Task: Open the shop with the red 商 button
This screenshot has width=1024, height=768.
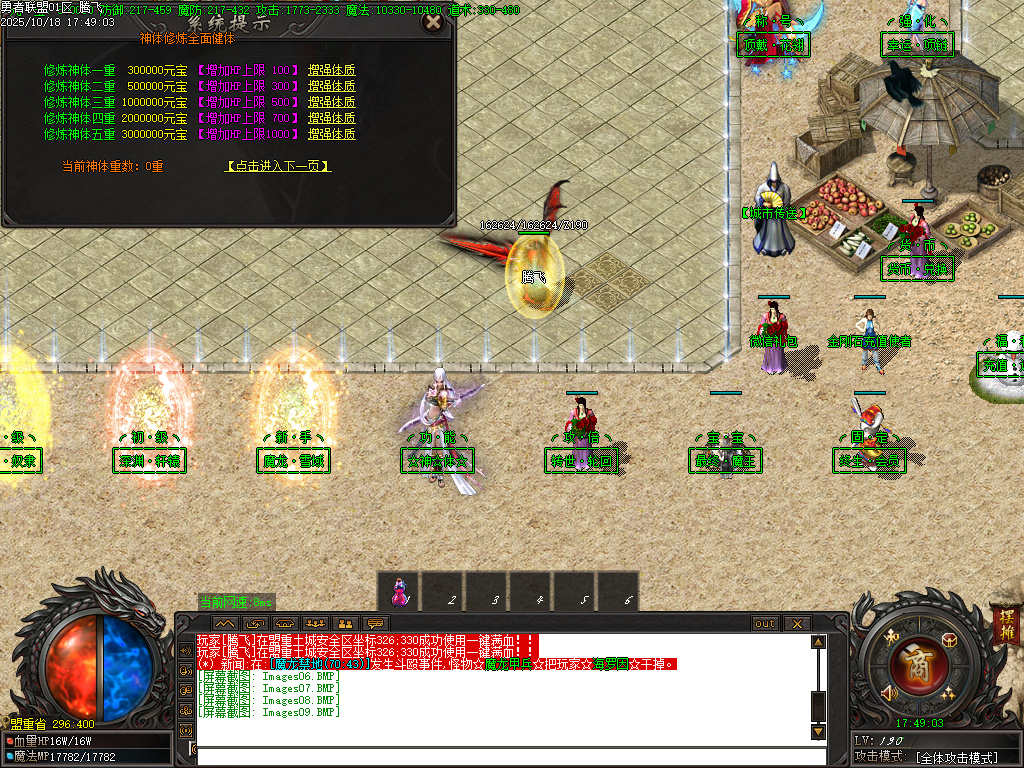Action: 911,664
